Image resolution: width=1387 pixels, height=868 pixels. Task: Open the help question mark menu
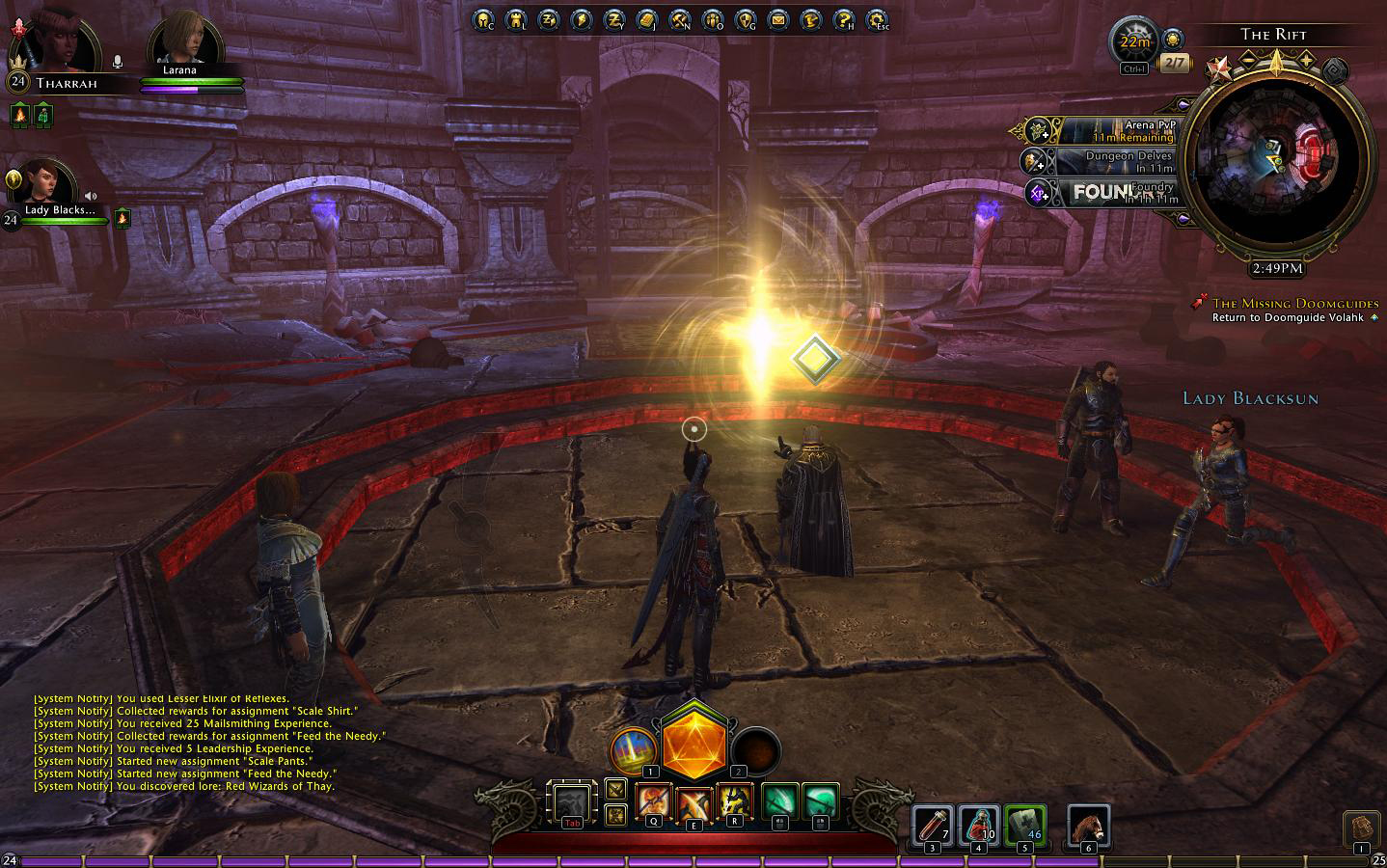843,18
